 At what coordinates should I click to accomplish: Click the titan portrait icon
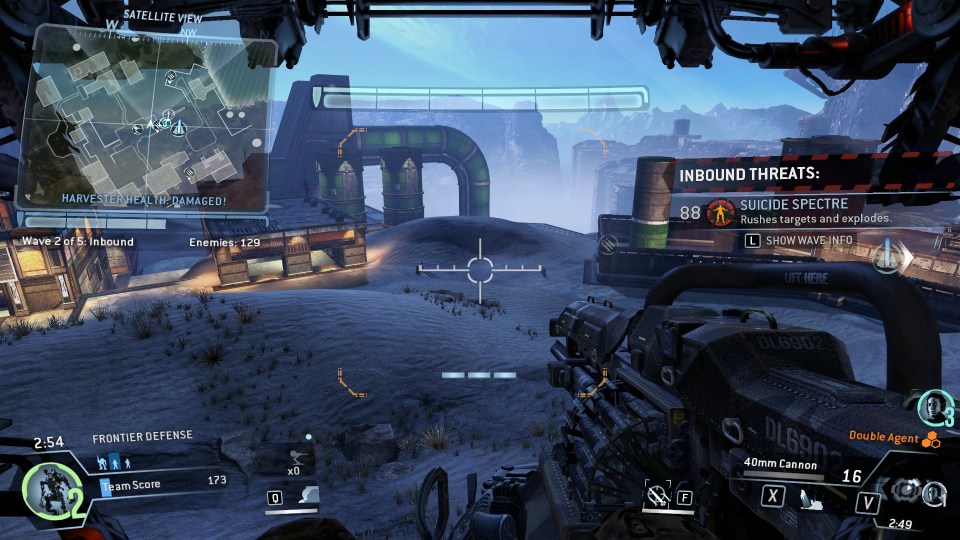[x=45, y=492]
